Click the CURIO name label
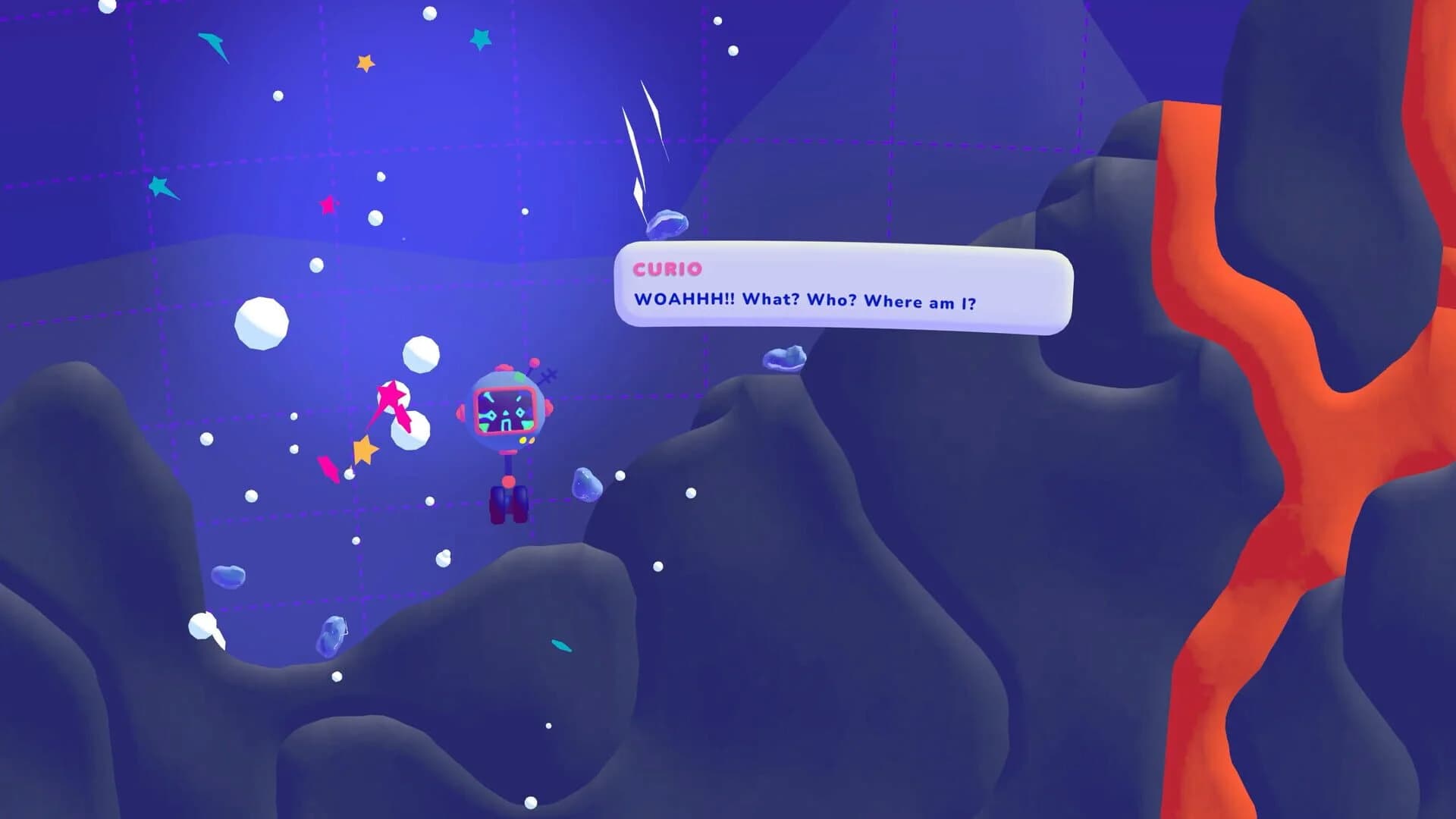 (666, 269)
